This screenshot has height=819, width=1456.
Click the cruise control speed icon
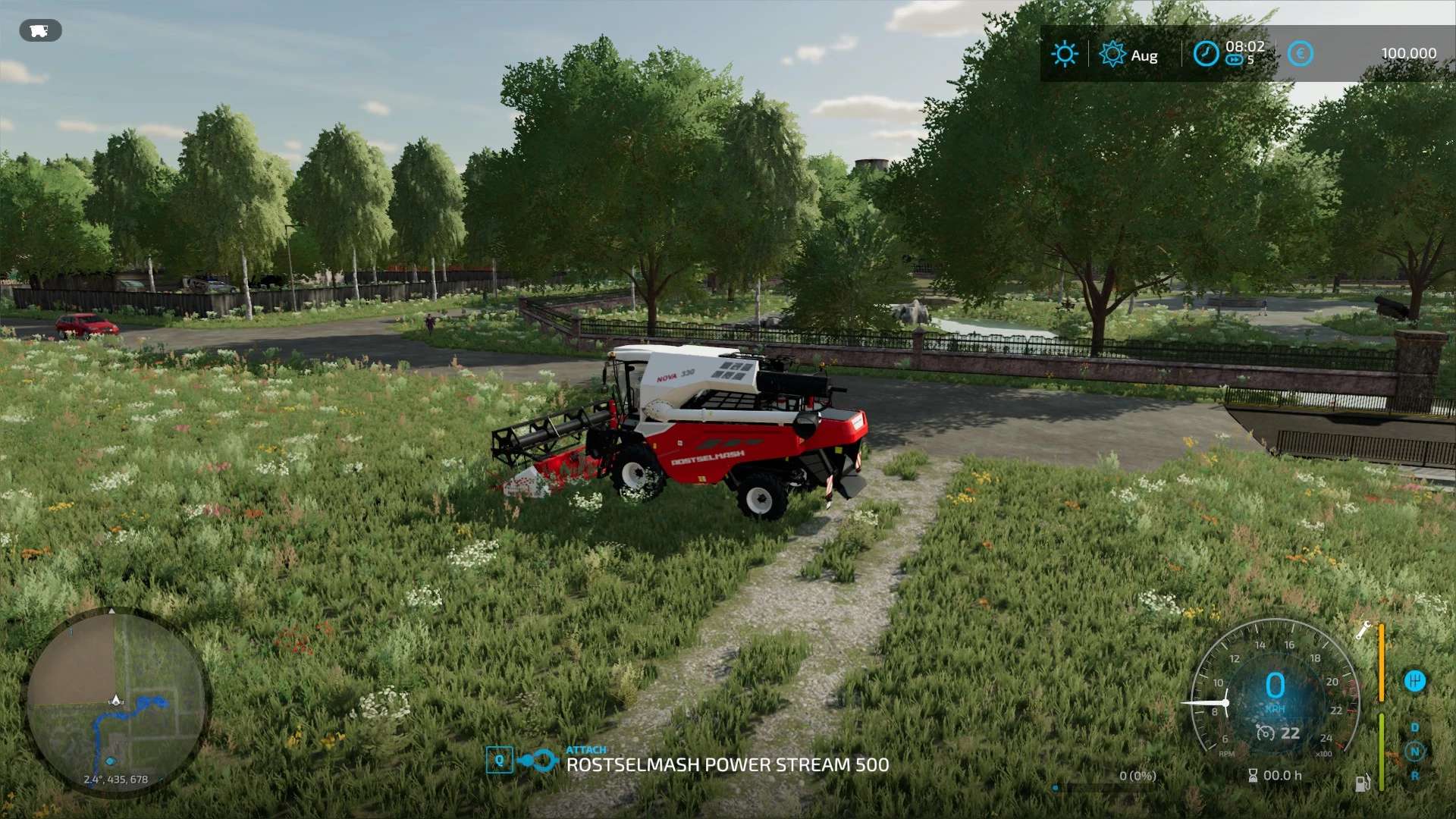click(x=1266, y=733)
